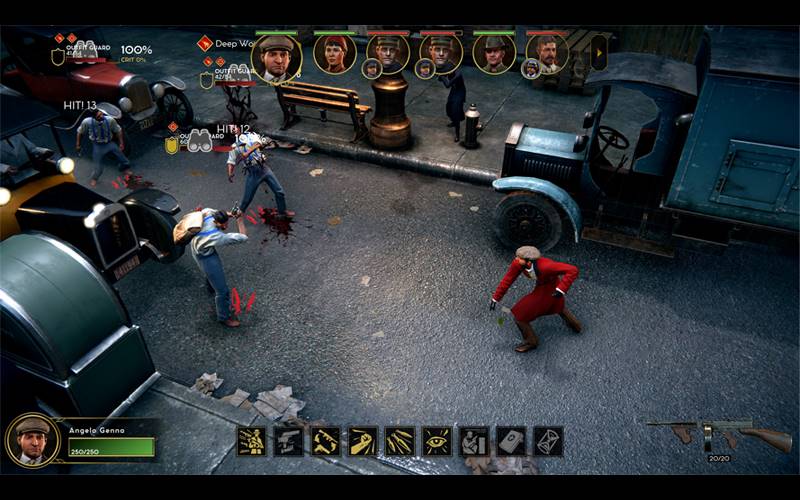Choose the weapon swap ability icon

325,441
